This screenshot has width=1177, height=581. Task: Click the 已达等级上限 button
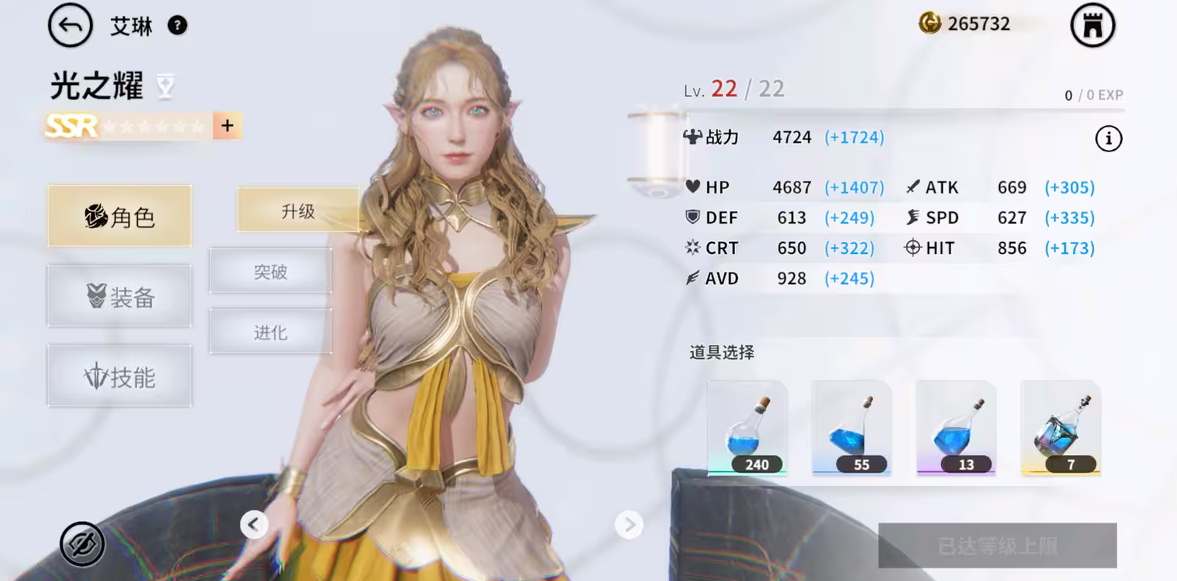(x=997, y=546)
